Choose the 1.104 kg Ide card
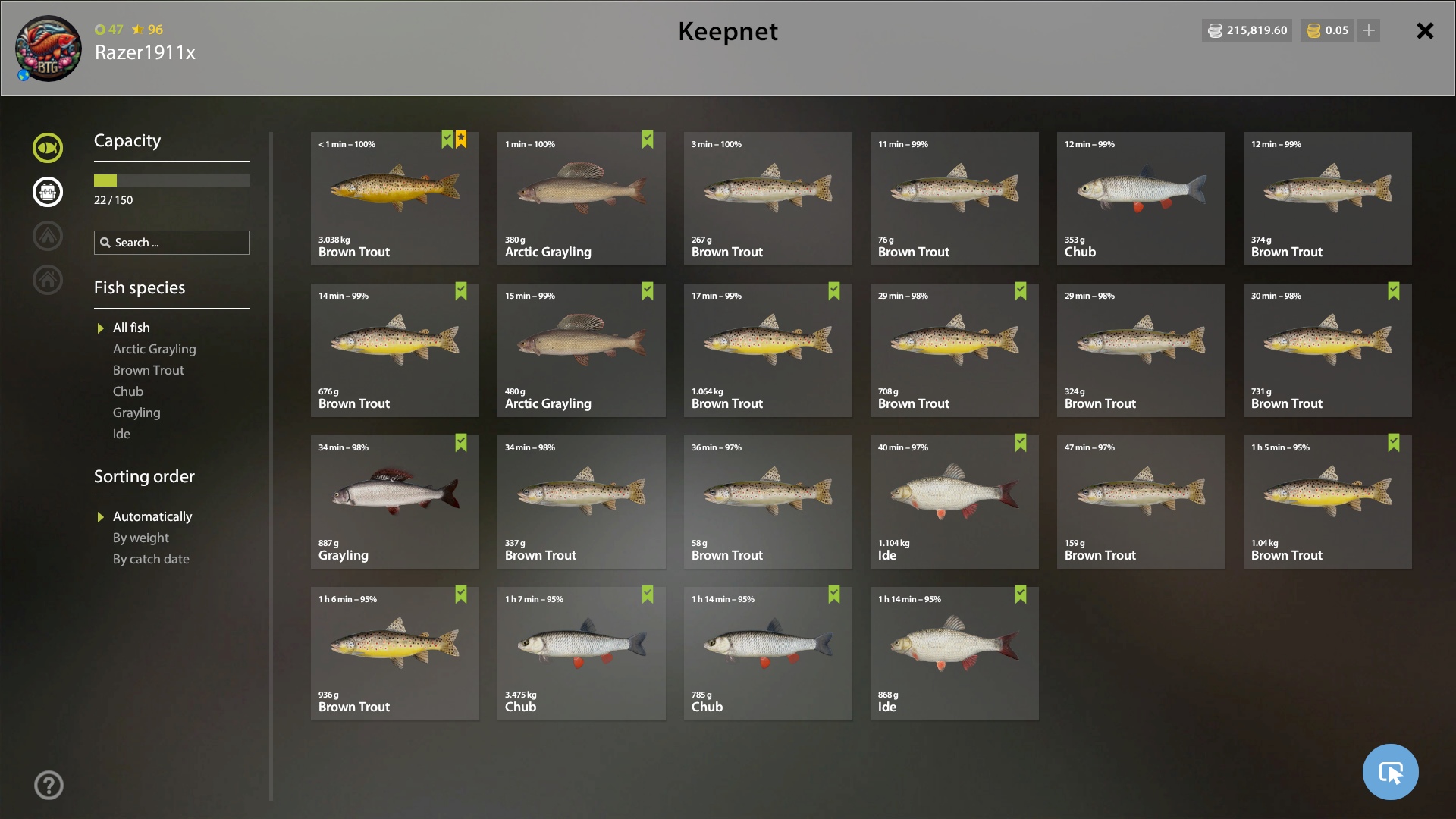 [954, 502]
